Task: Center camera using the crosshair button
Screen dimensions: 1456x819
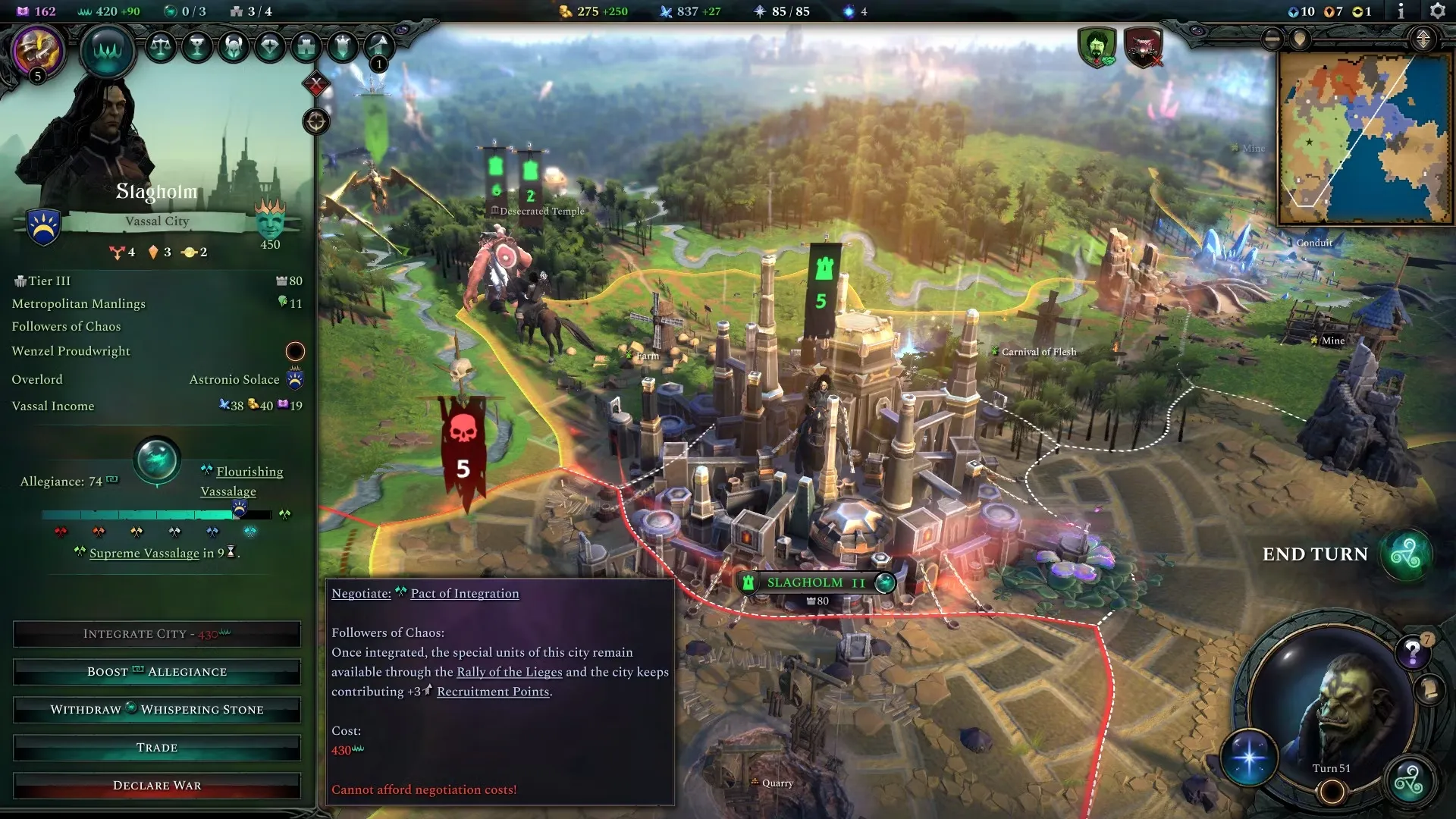Action: click(x=316, y=121)
